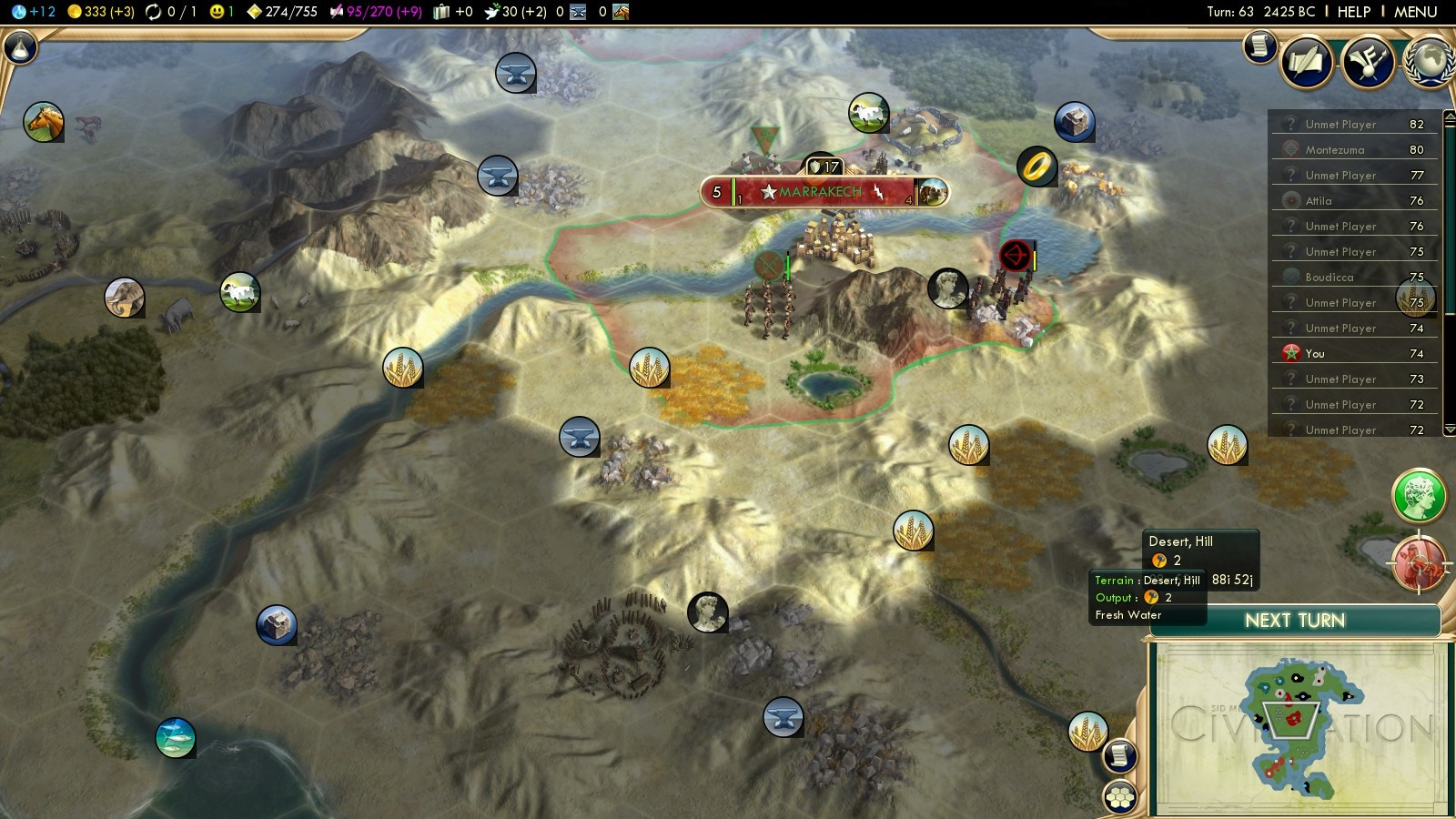Toggle the hex map options button
1456x819 pixels.
point(1120,797)
